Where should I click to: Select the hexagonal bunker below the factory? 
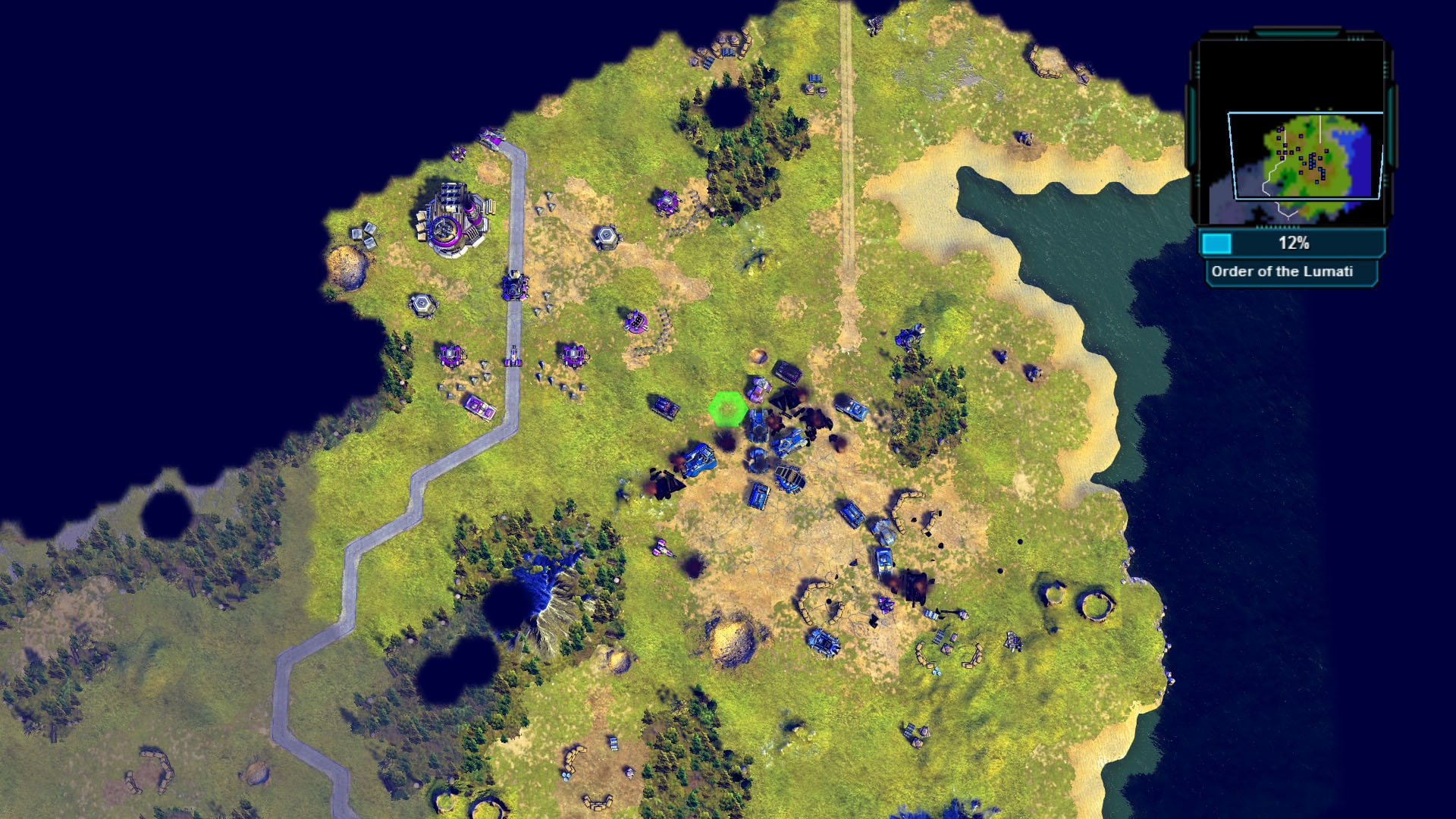[422, 303]
